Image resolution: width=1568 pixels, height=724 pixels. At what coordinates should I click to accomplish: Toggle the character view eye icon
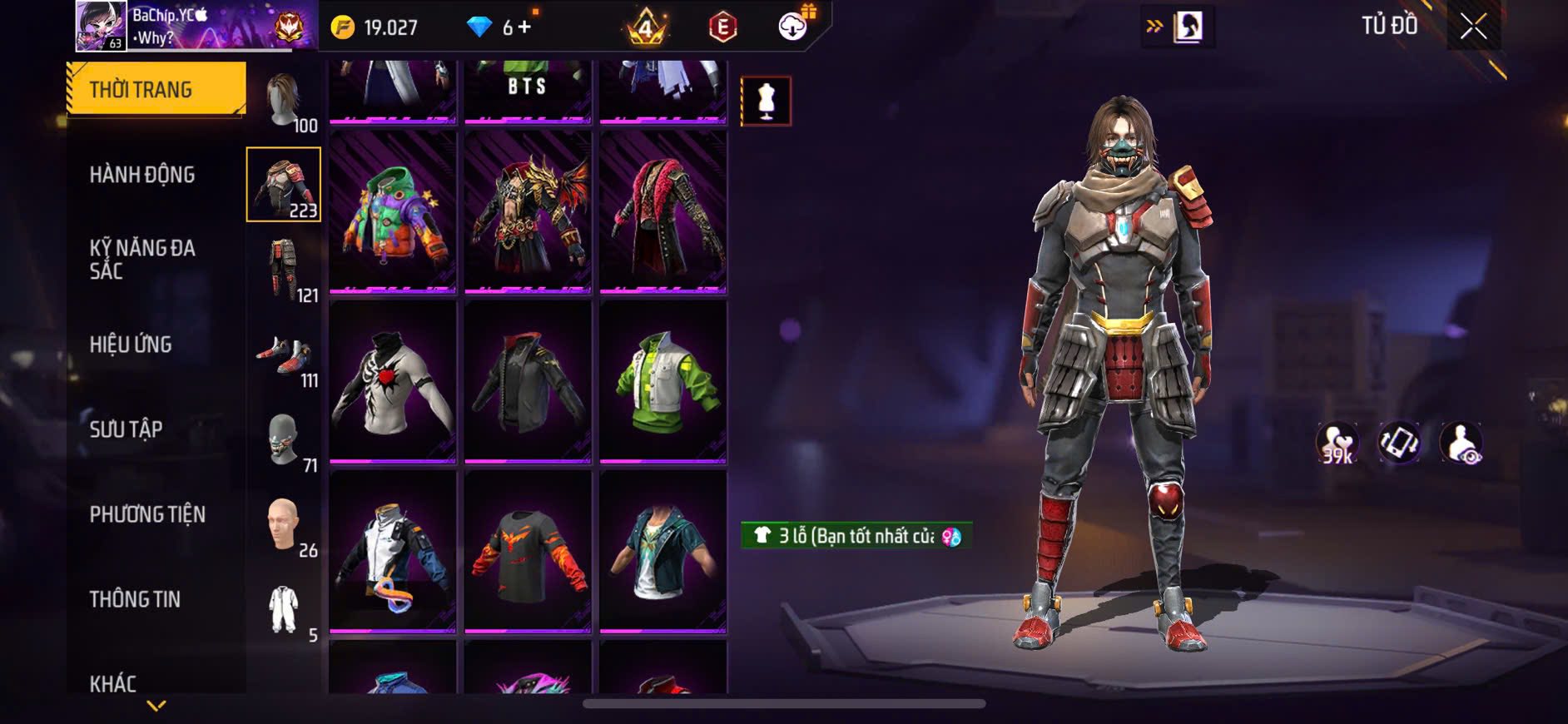point(1461,443)
